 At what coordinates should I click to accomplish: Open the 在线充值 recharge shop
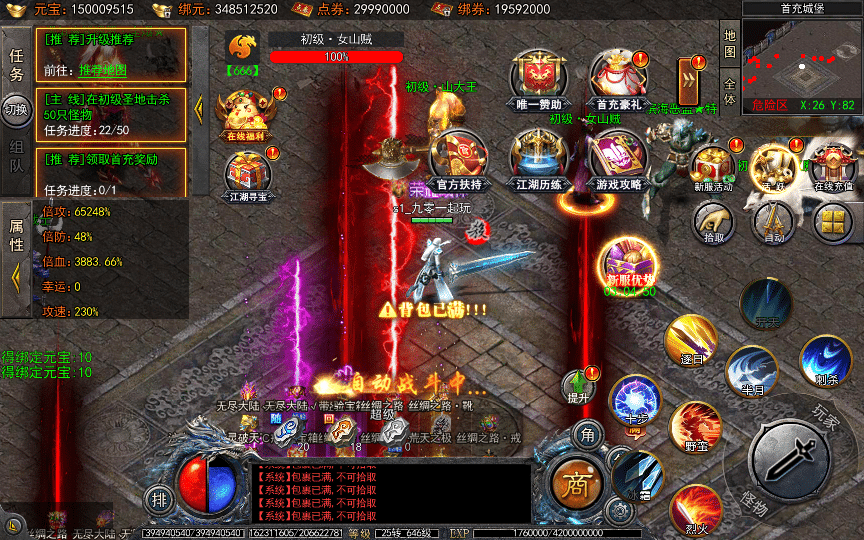[x=832, y=164]
